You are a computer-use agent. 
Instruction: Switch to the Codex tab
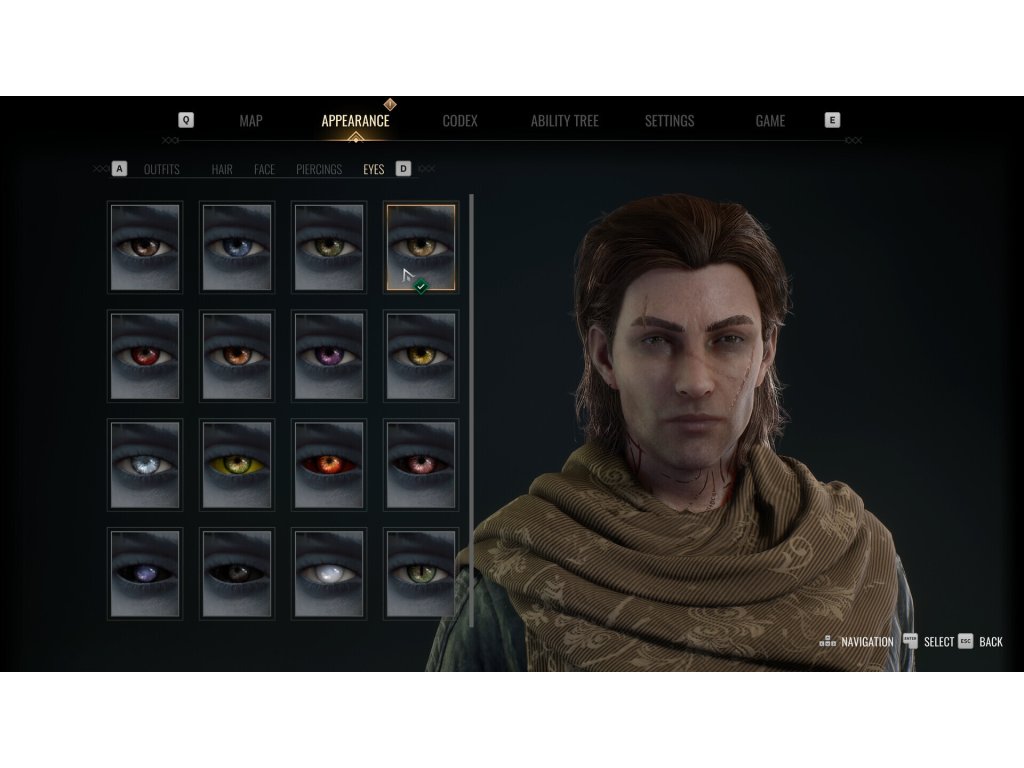coord(460,121)
